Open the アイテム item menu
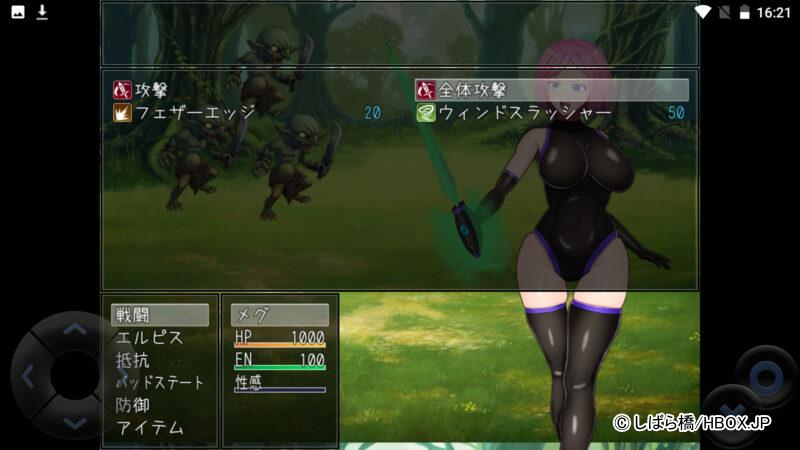Viewport: 800px width, 450px height. coord(150,428)
